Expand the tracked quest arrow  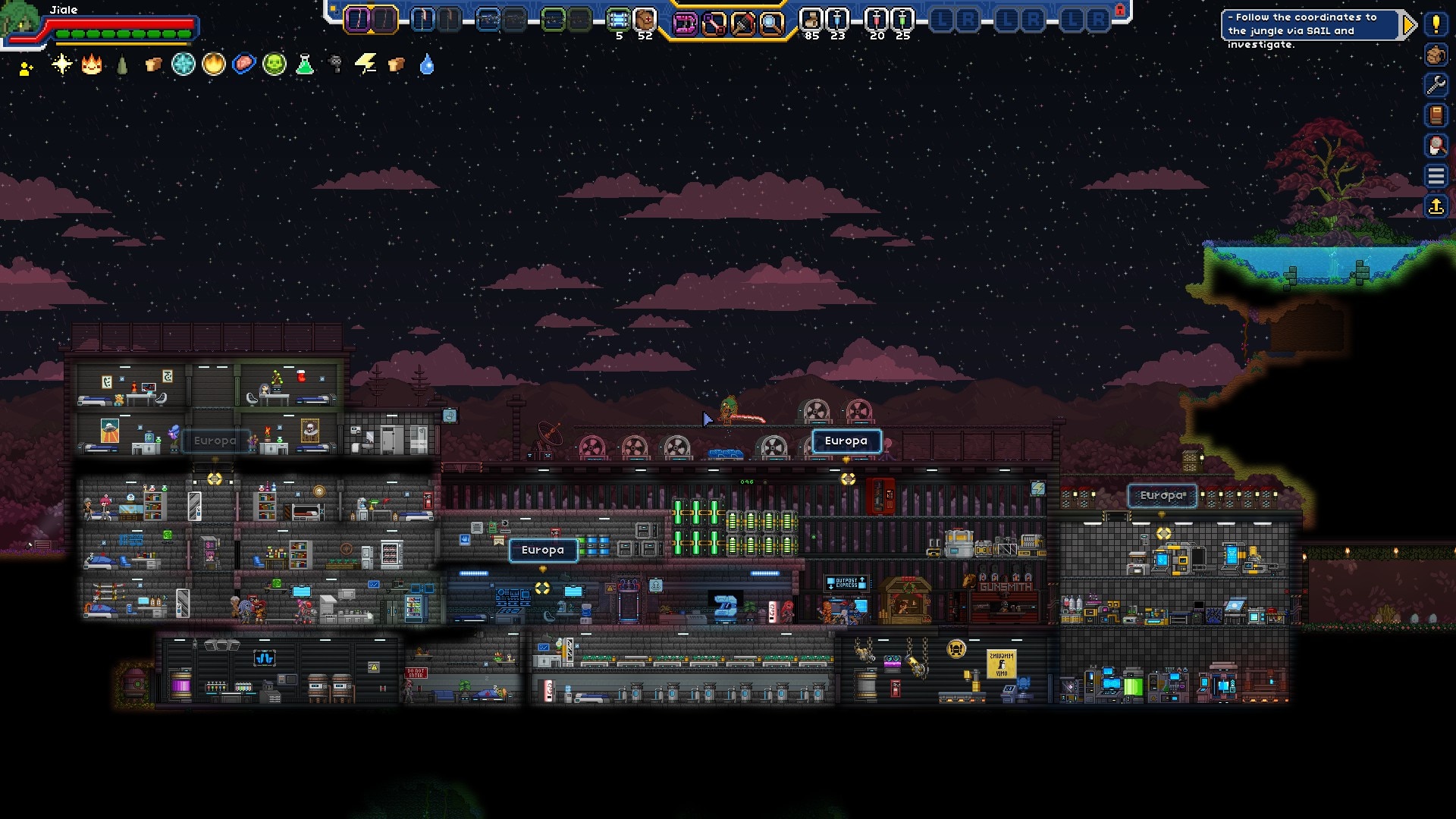point(1409,25)
